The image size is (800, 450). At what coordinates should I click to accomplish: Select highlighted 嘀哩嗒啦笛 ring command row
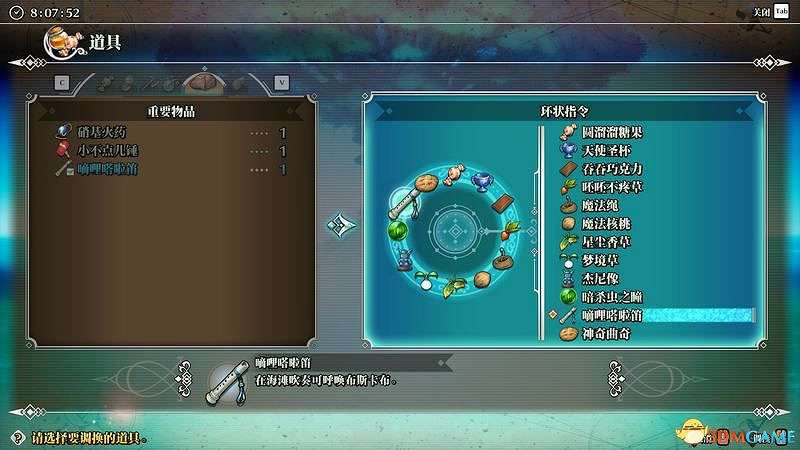pyautogui.click(x=650, y=315)
